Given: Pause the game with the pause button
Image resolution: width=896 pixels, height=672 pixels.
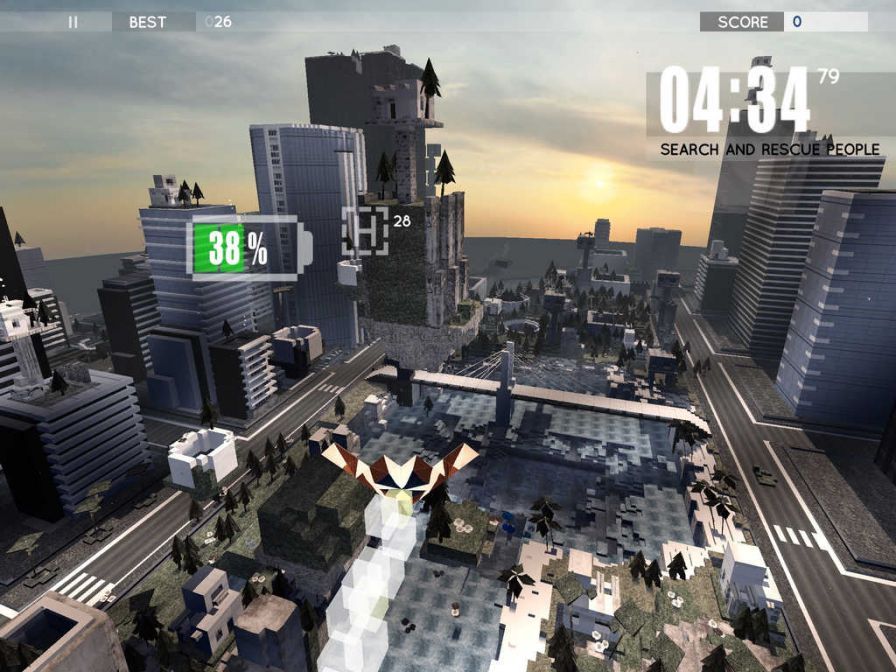Looking at the screenshot, I should [72, 21].
